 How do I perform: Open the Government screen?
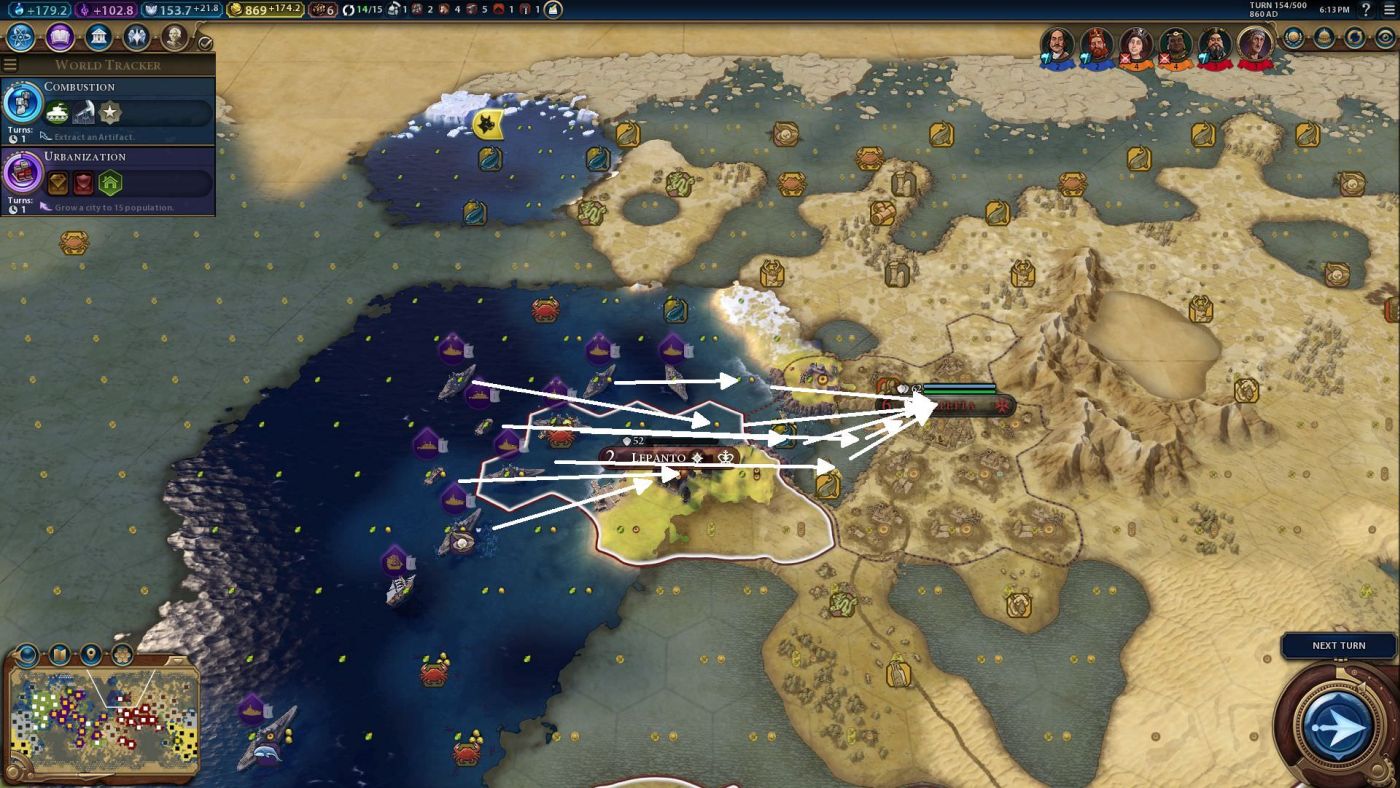pyautogui.click(x=98, y=38)
